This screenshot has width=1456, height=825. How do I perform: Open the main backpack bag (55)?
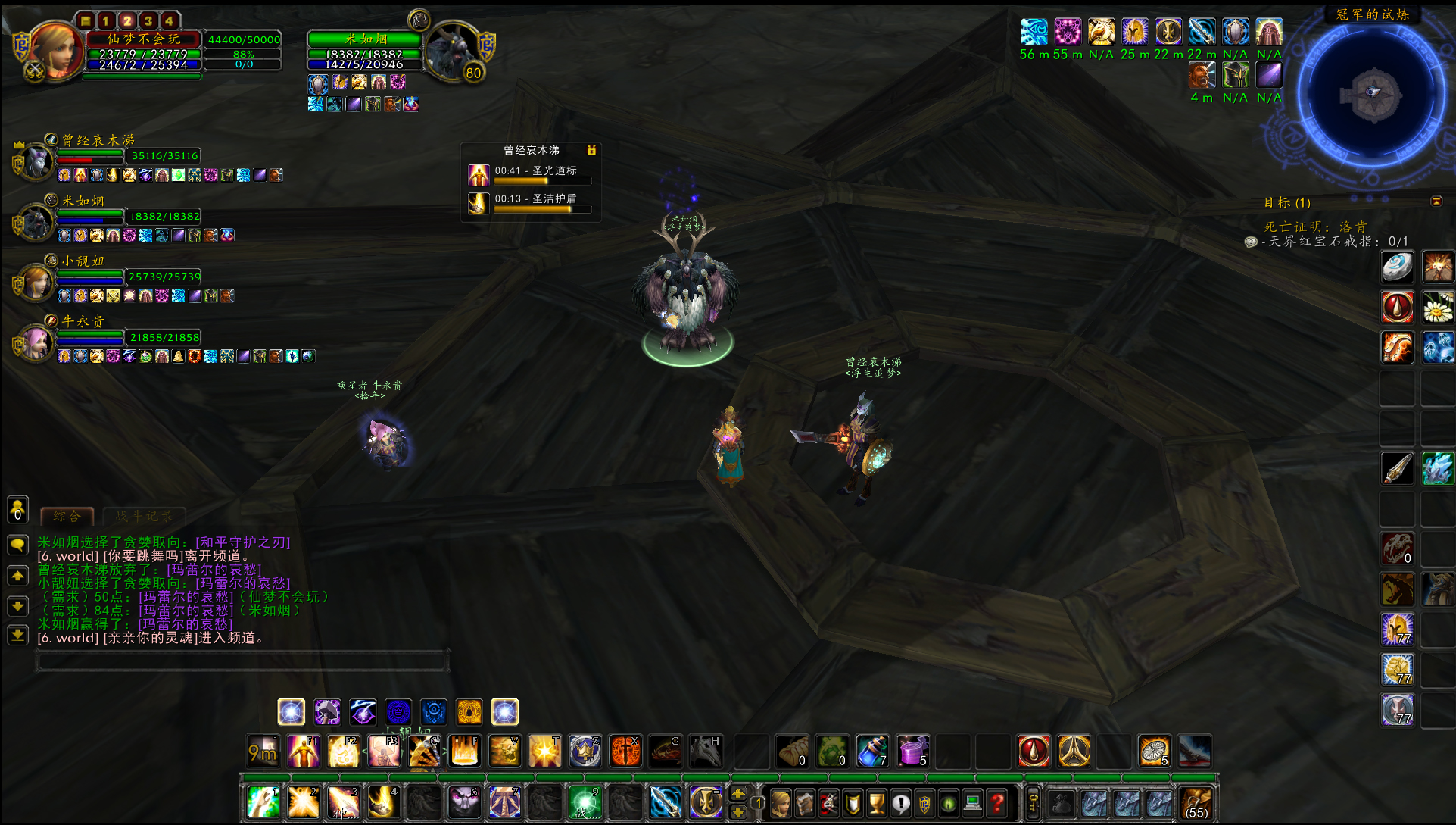click(x=1196, y=802)
